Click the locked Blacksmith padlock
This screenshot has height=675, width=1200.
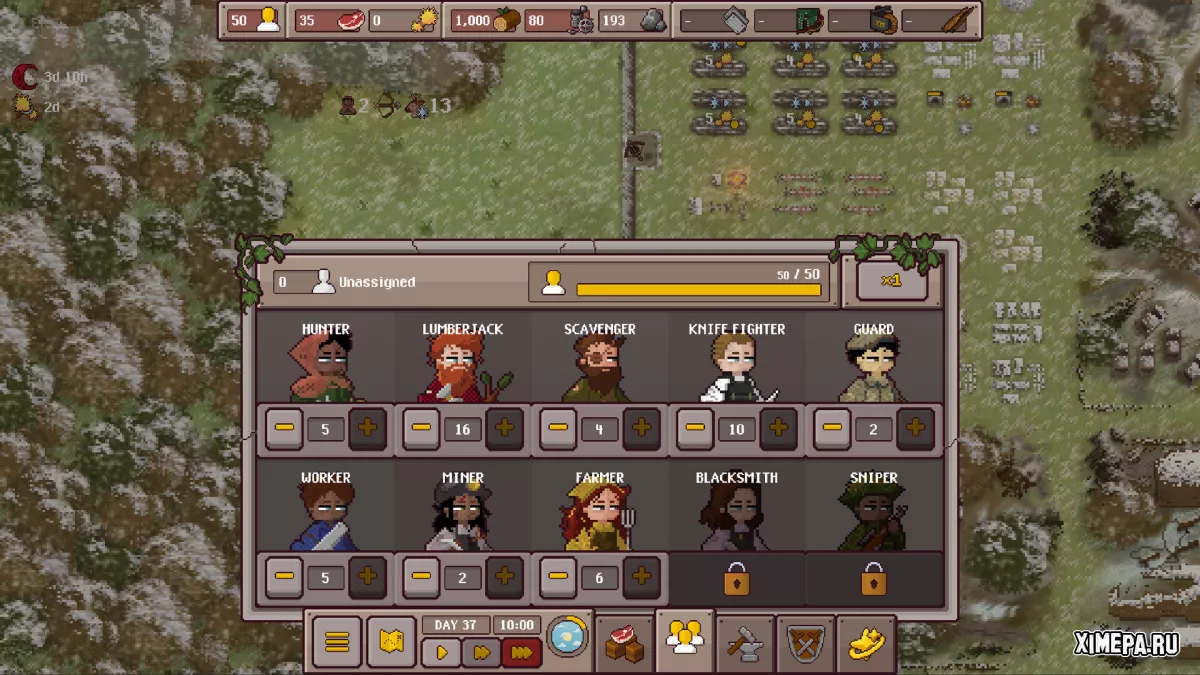[x=737, y=579]
